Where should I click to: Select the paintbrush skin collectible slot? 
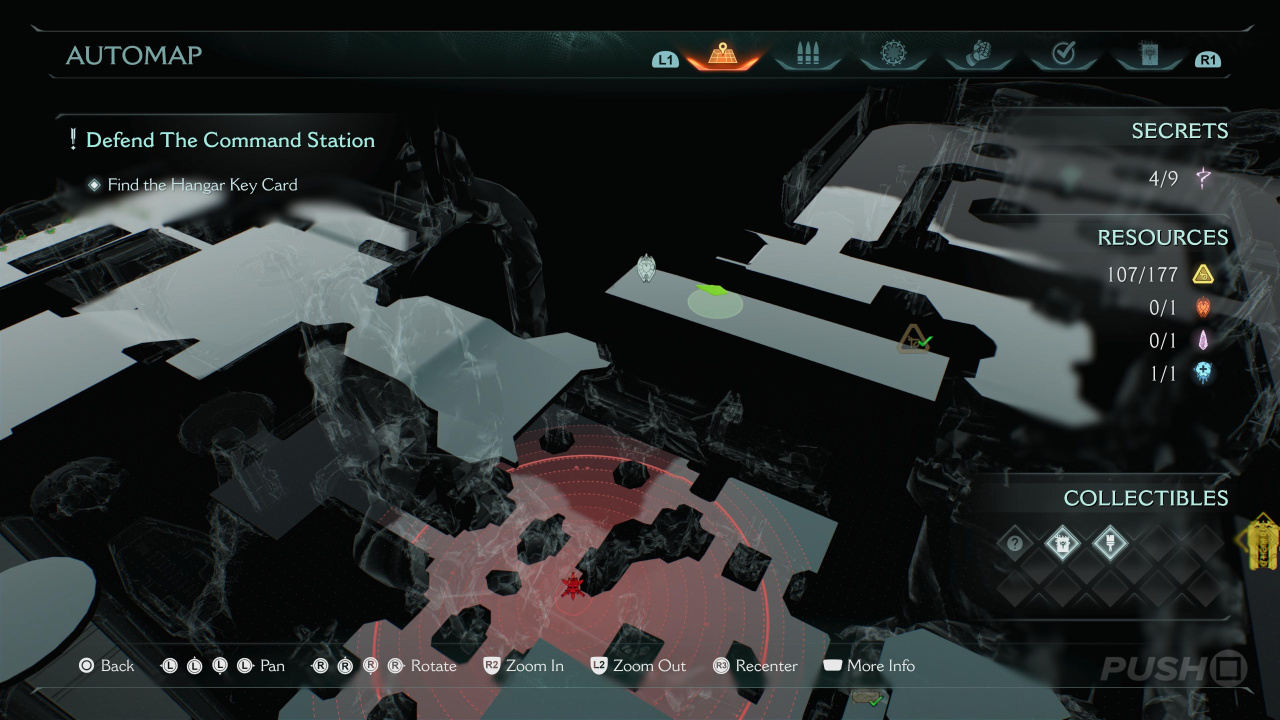1107,544
